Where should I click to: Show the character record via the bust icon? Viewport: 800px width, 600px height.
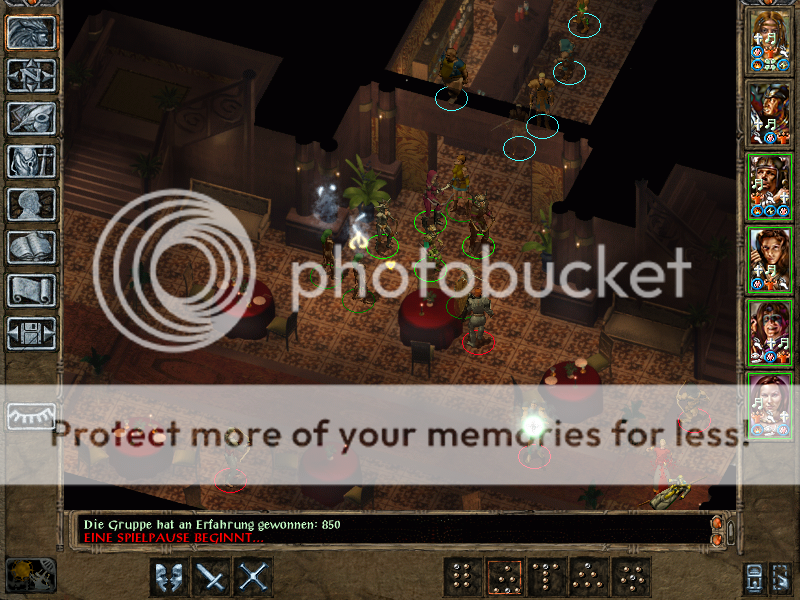pyautogui.click(x=31, y=204)
